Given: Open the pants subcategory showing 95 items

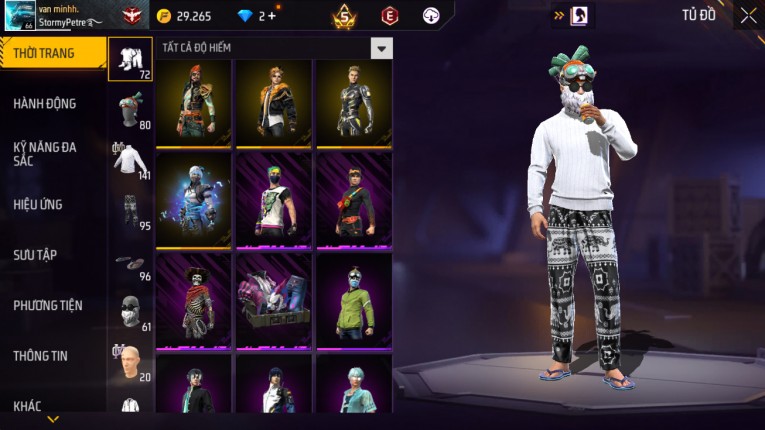Looking at the screenshot, I should pyautogui.click(x=130, y=210).
